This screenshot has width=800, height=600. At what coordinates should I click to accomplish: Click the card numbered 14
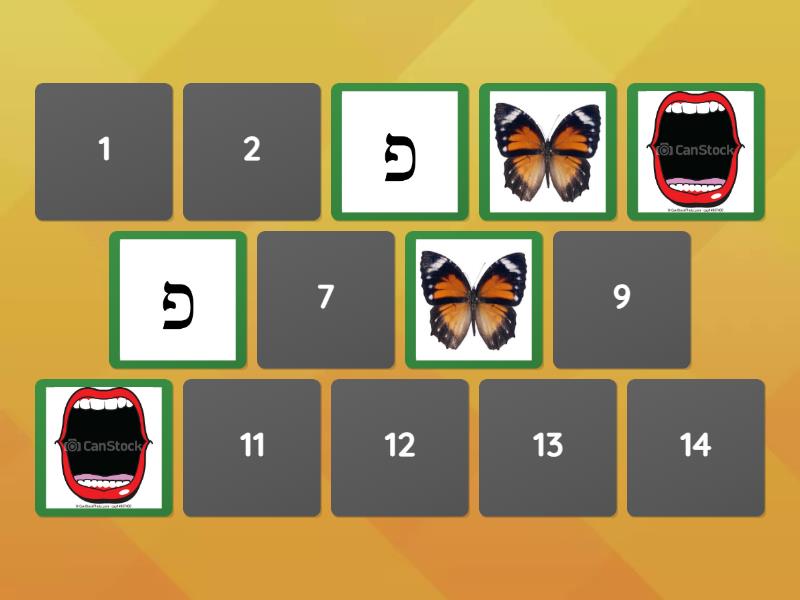point(696,447)
